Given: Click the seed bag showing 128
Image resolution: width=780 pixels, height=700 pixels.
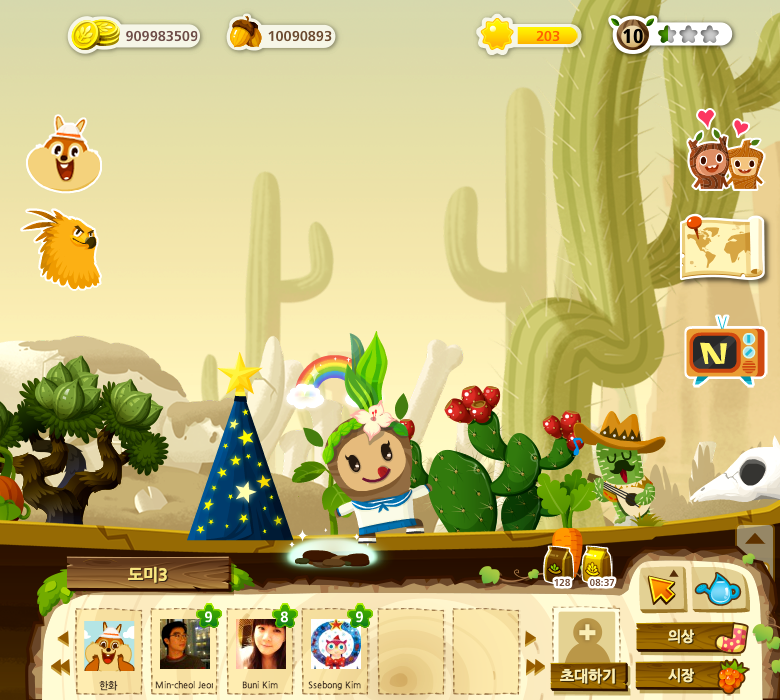Looking at the screenshot, I should point(560,567).
